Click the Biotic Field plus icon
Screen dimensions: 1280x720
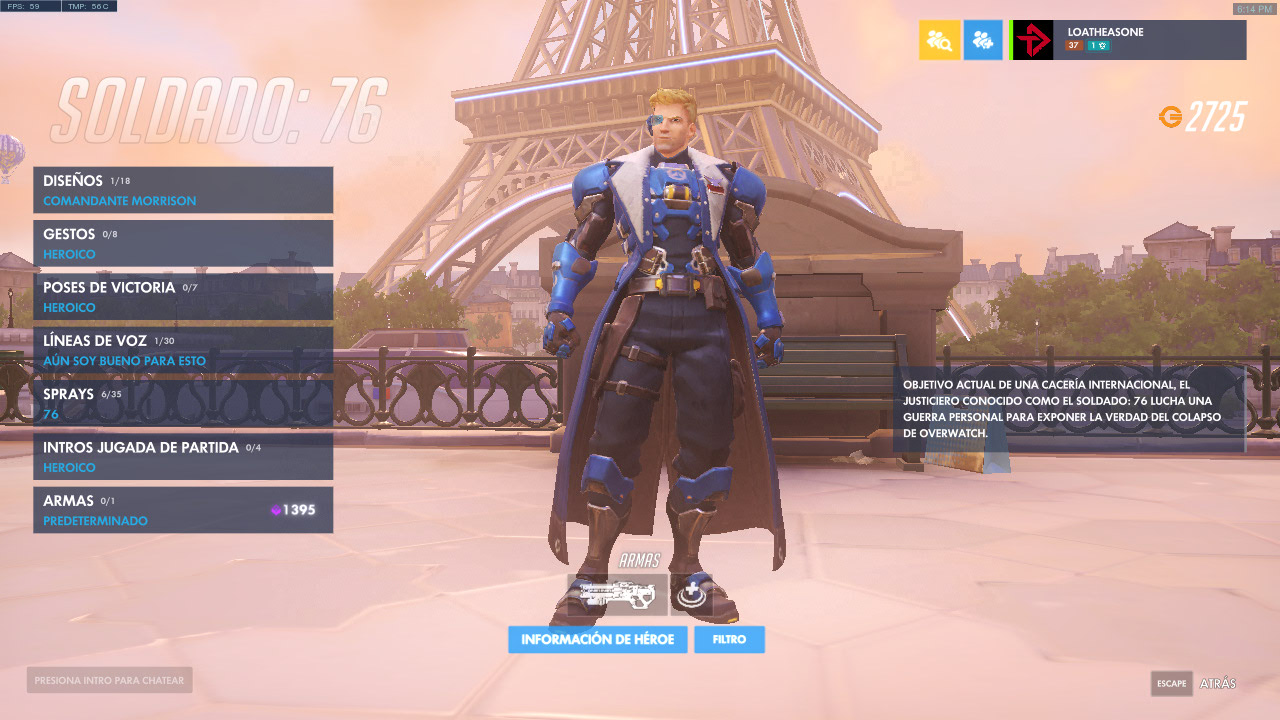[690, 593]
